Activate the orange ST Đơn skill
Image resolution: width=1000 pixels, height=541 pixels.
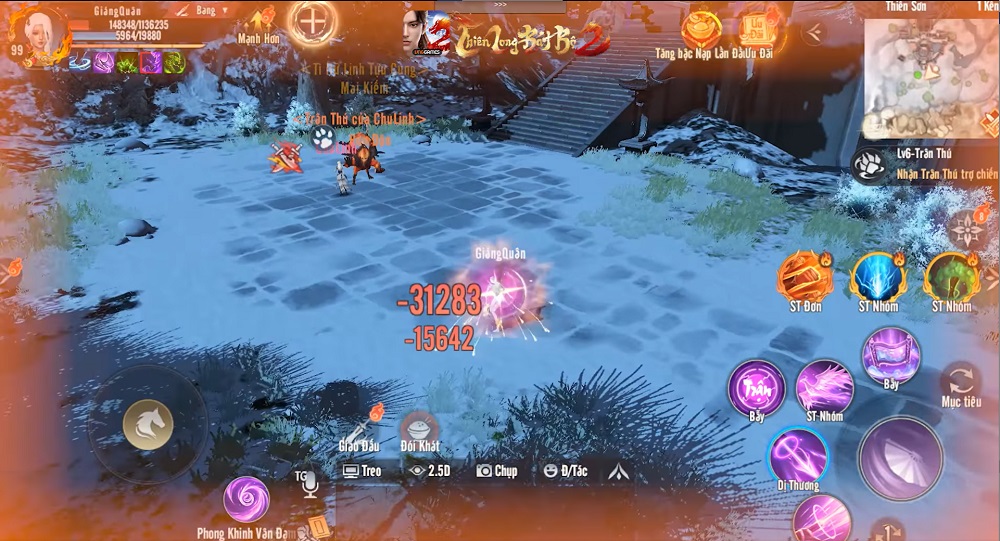coord(804,277)
